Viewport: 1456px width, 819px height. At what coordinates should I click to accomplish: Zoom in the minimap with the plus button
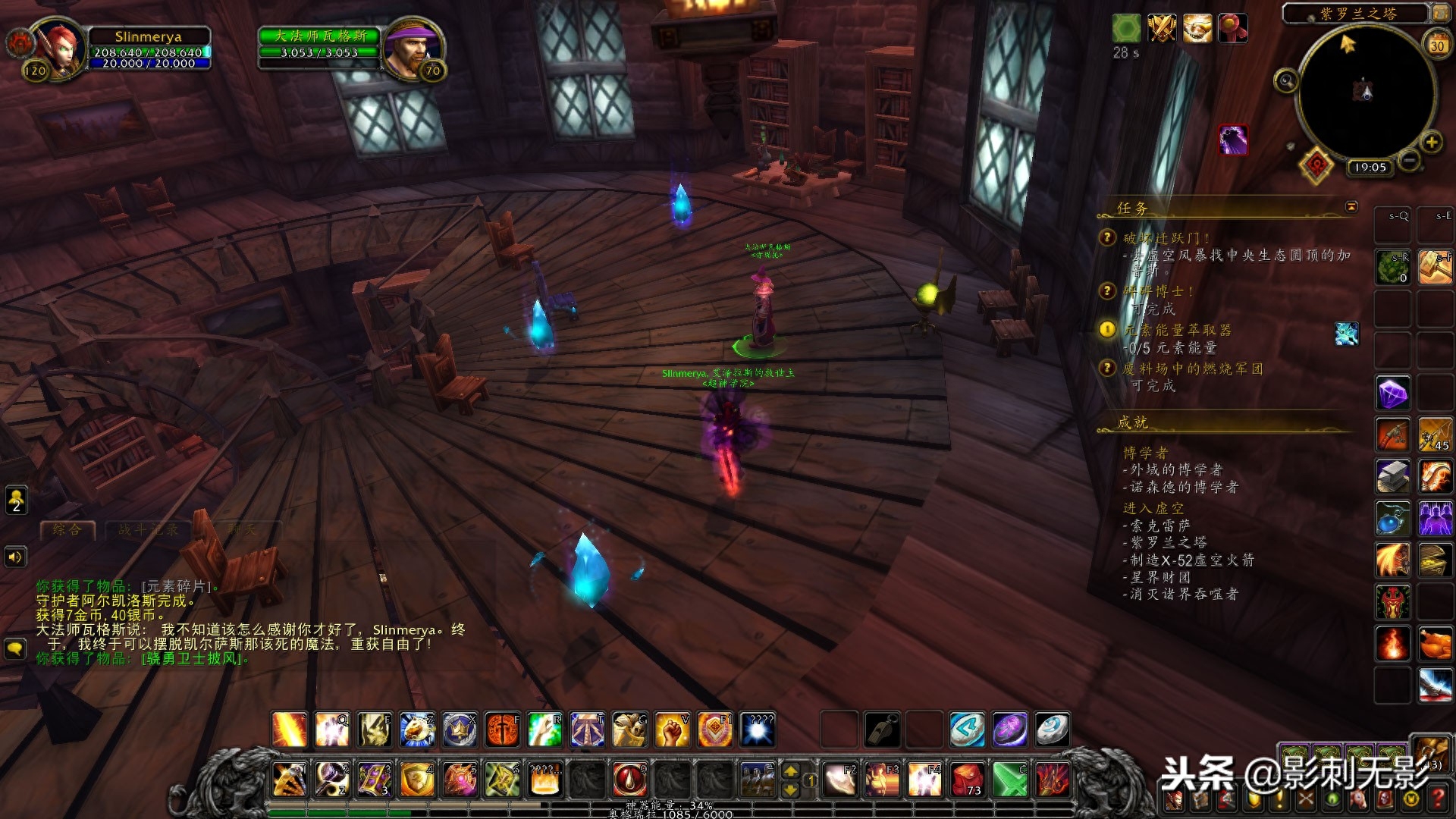[1431, 142]
